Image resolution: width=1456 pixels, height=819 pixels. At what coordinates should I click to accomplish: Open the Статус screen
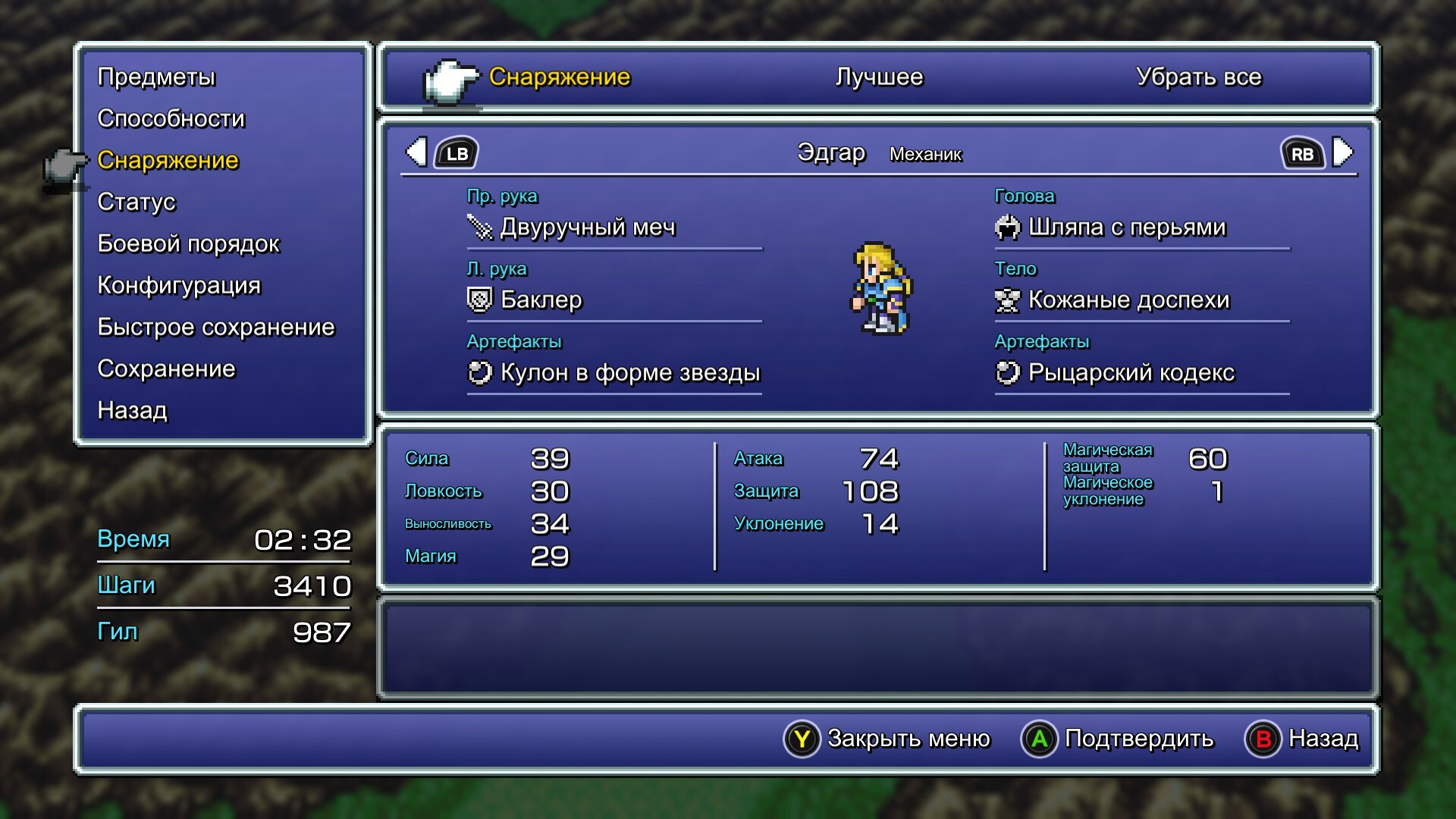pyautogui.click(x=136, y=202)
